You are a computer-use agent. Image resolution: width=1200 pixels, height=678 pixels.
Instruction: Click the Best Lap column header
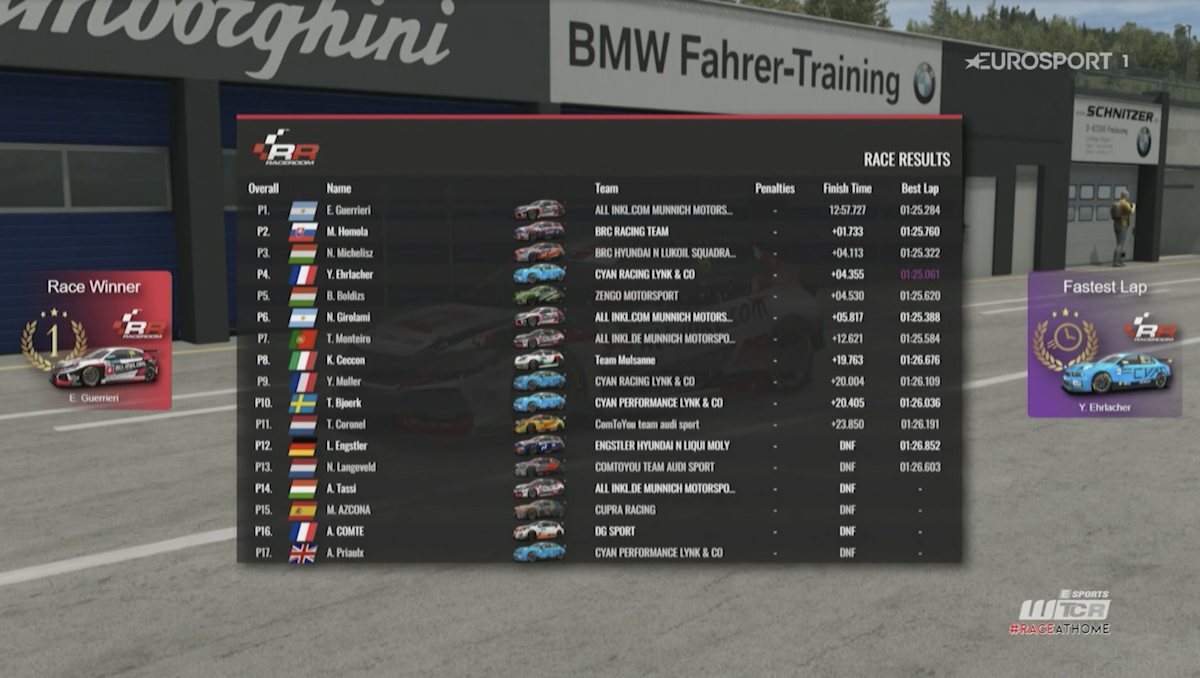[919, 188]
